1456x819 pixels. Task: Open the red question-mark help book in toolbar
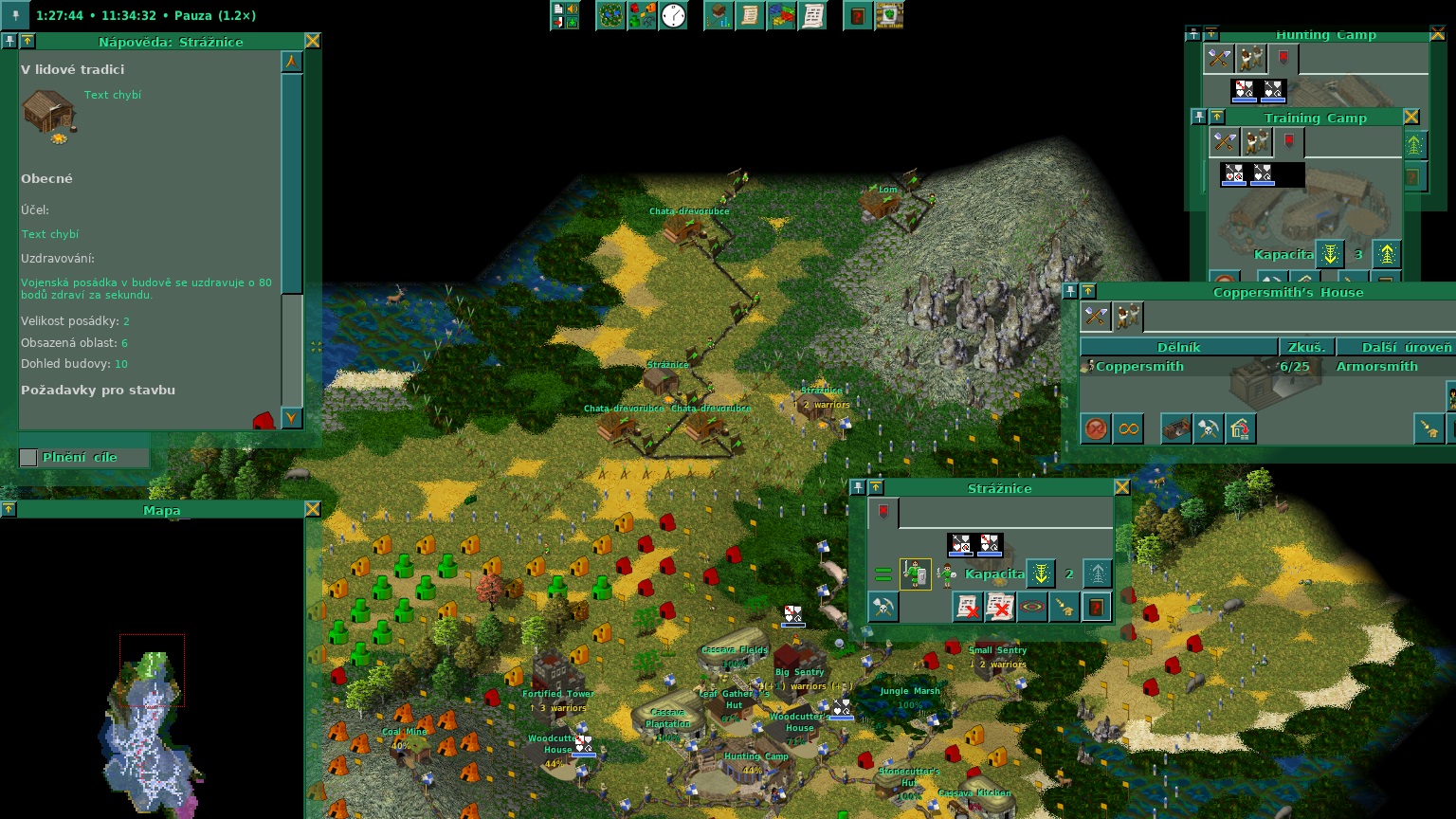(x=857, y=15)
